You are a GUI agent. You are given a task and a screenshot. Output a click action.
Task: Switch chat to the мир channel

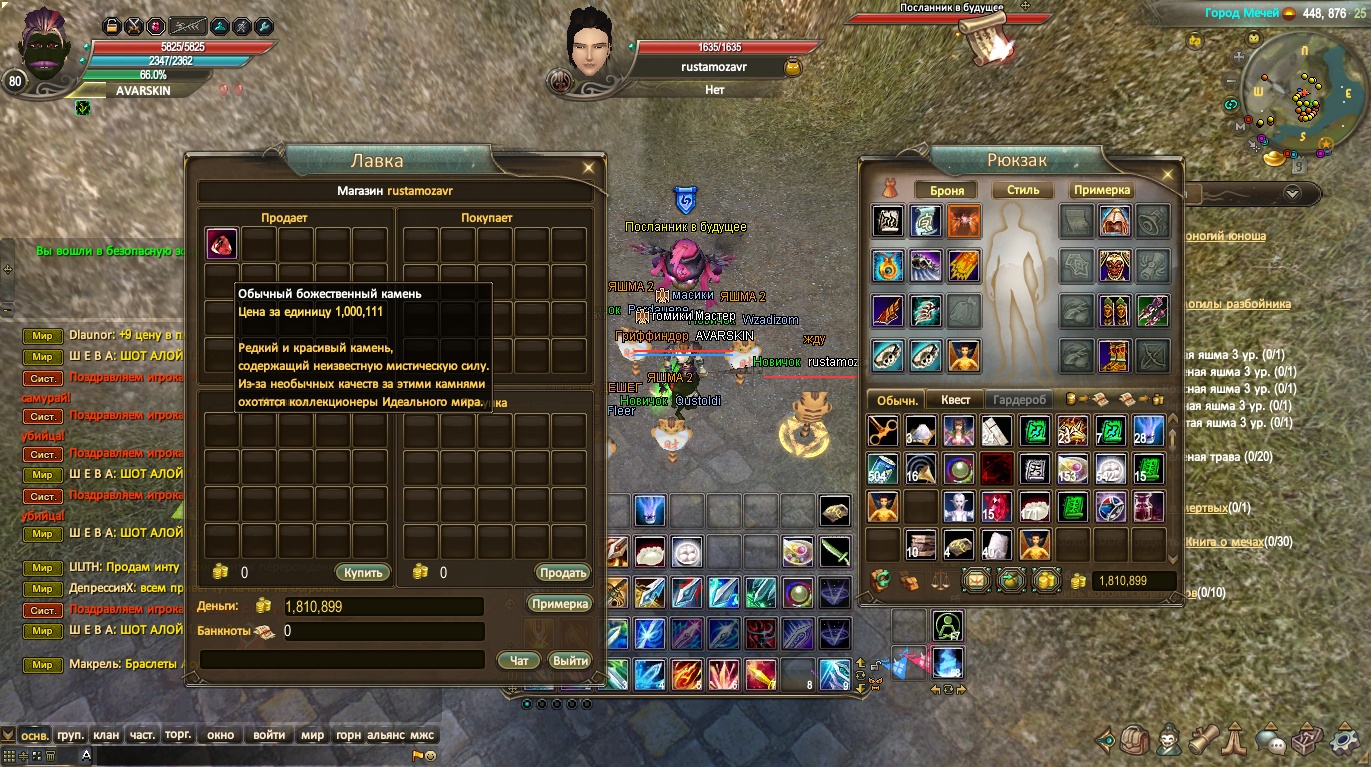(x=312, y=735)
